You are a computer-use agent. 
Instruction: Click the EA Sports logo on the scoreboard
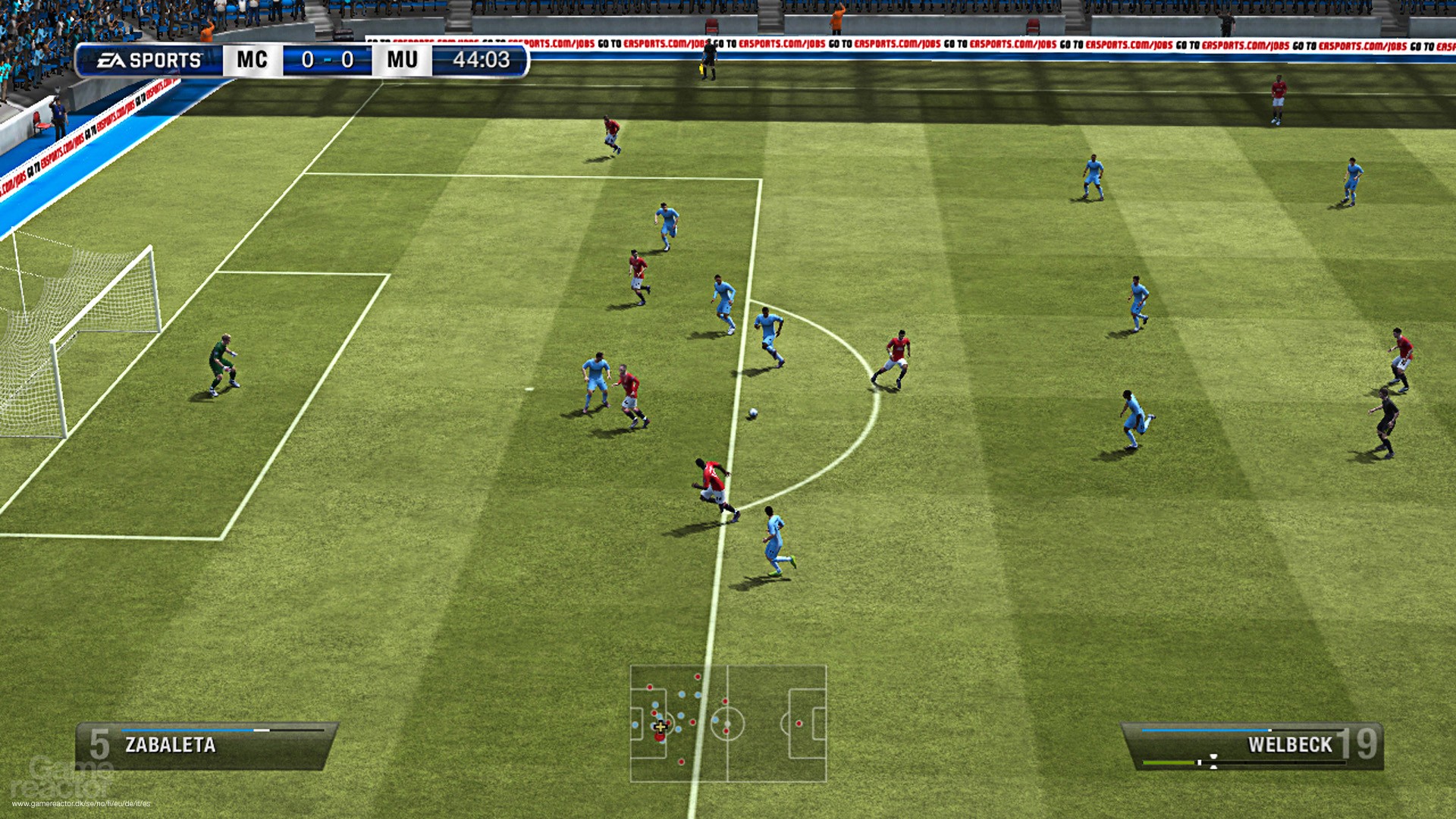[x=149, y=60]
